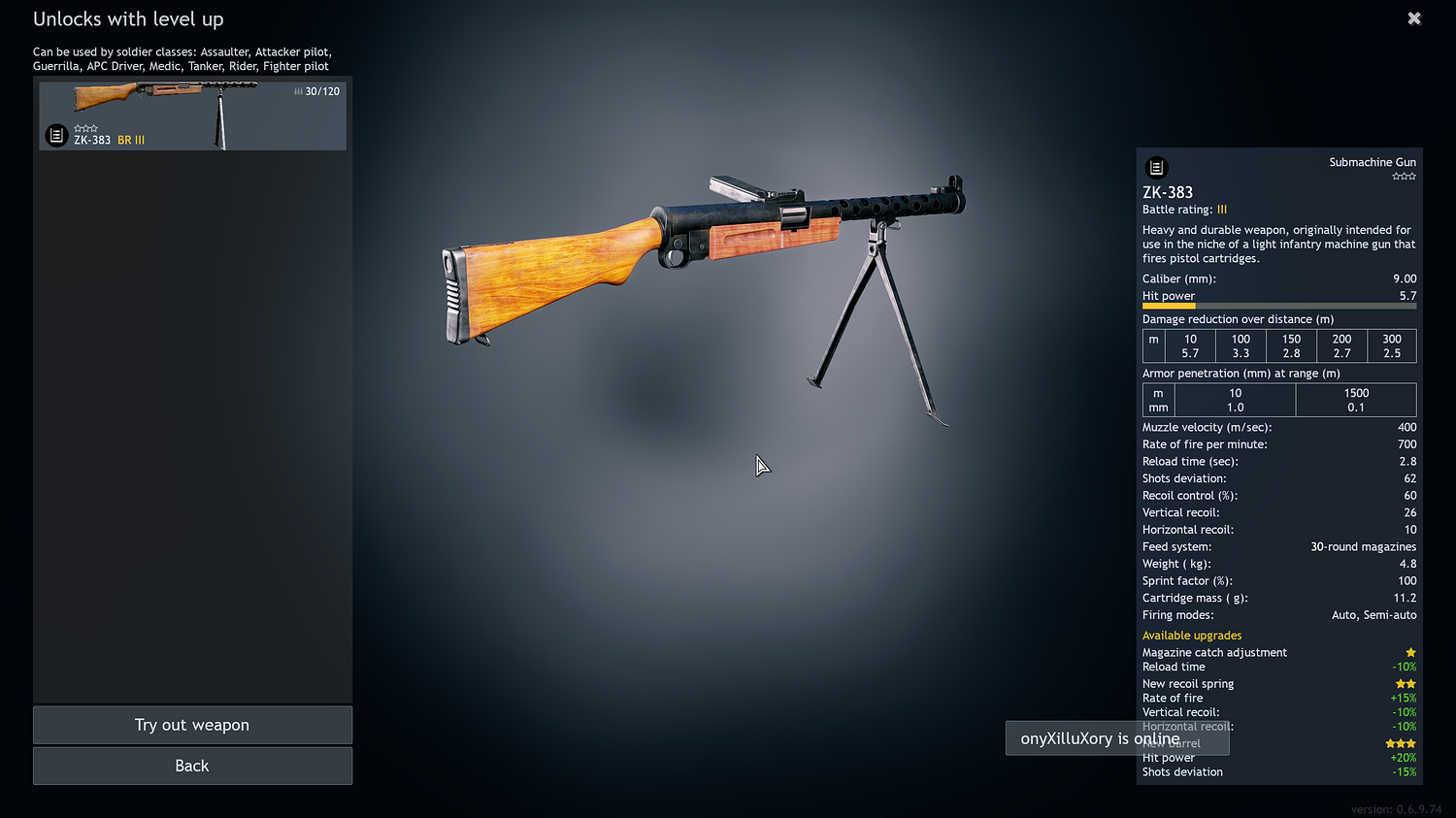Click the modifications list icon on the ZK-383 card
Screen dimensions: 1456x818
point(55,135)
